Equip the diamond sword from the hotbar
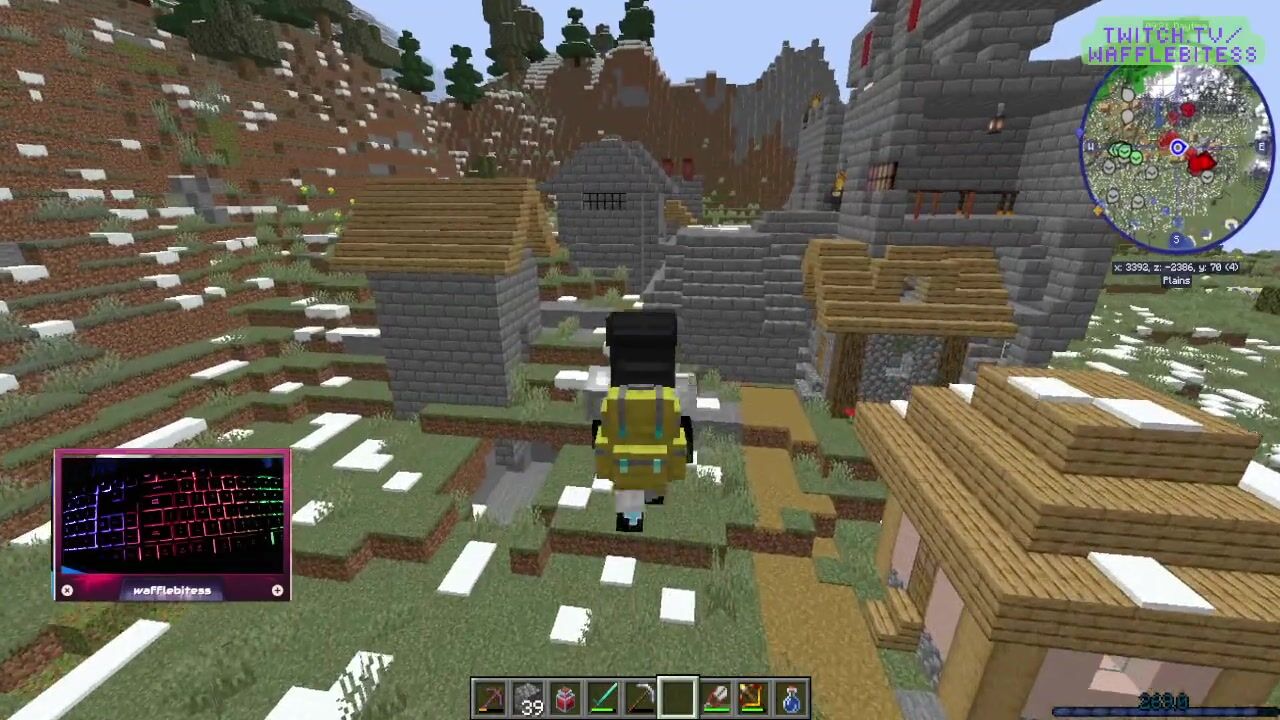The width and height of the screenshot is (1280, 720). pyautogui.click(x=603, y=698)
